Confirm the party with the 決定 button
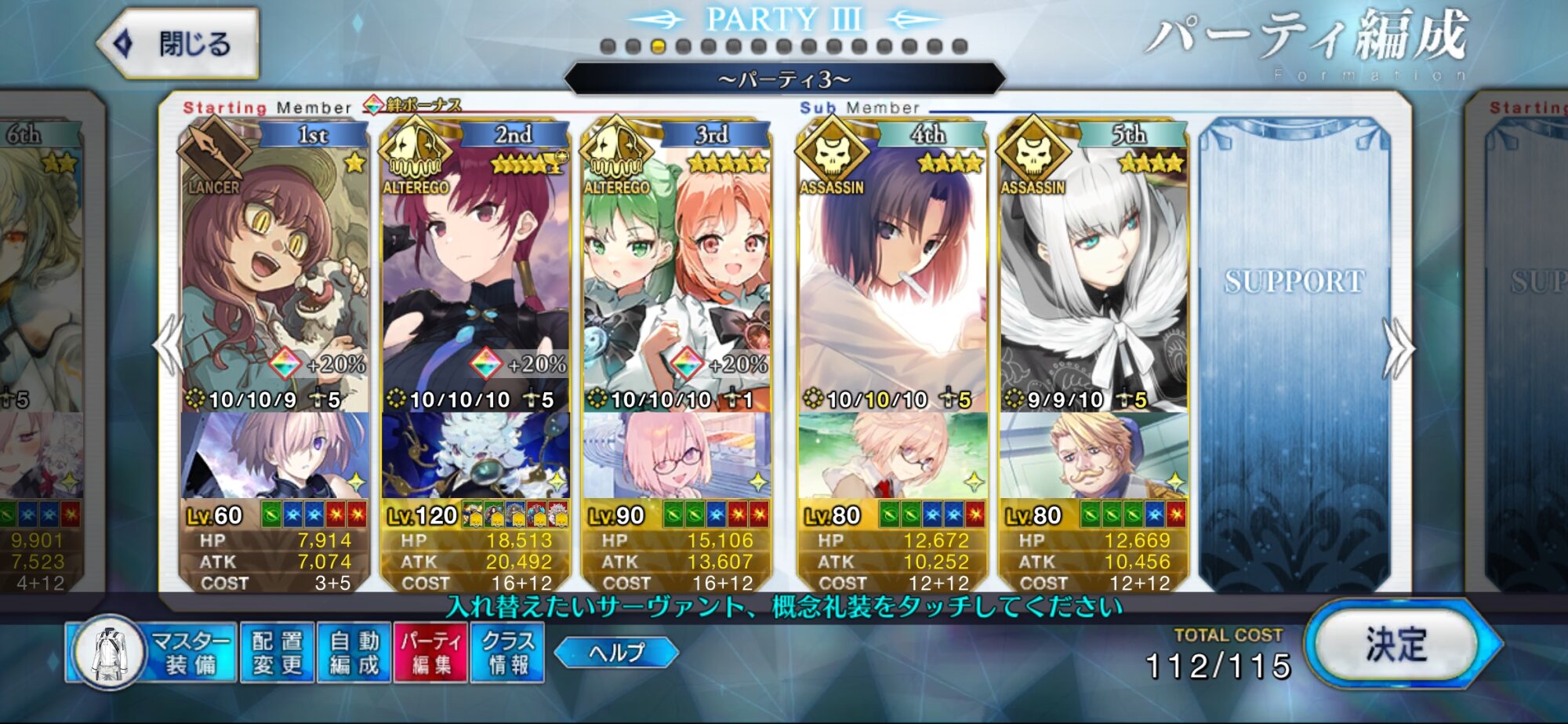The image size is (1568, 724). (1396, 644)
